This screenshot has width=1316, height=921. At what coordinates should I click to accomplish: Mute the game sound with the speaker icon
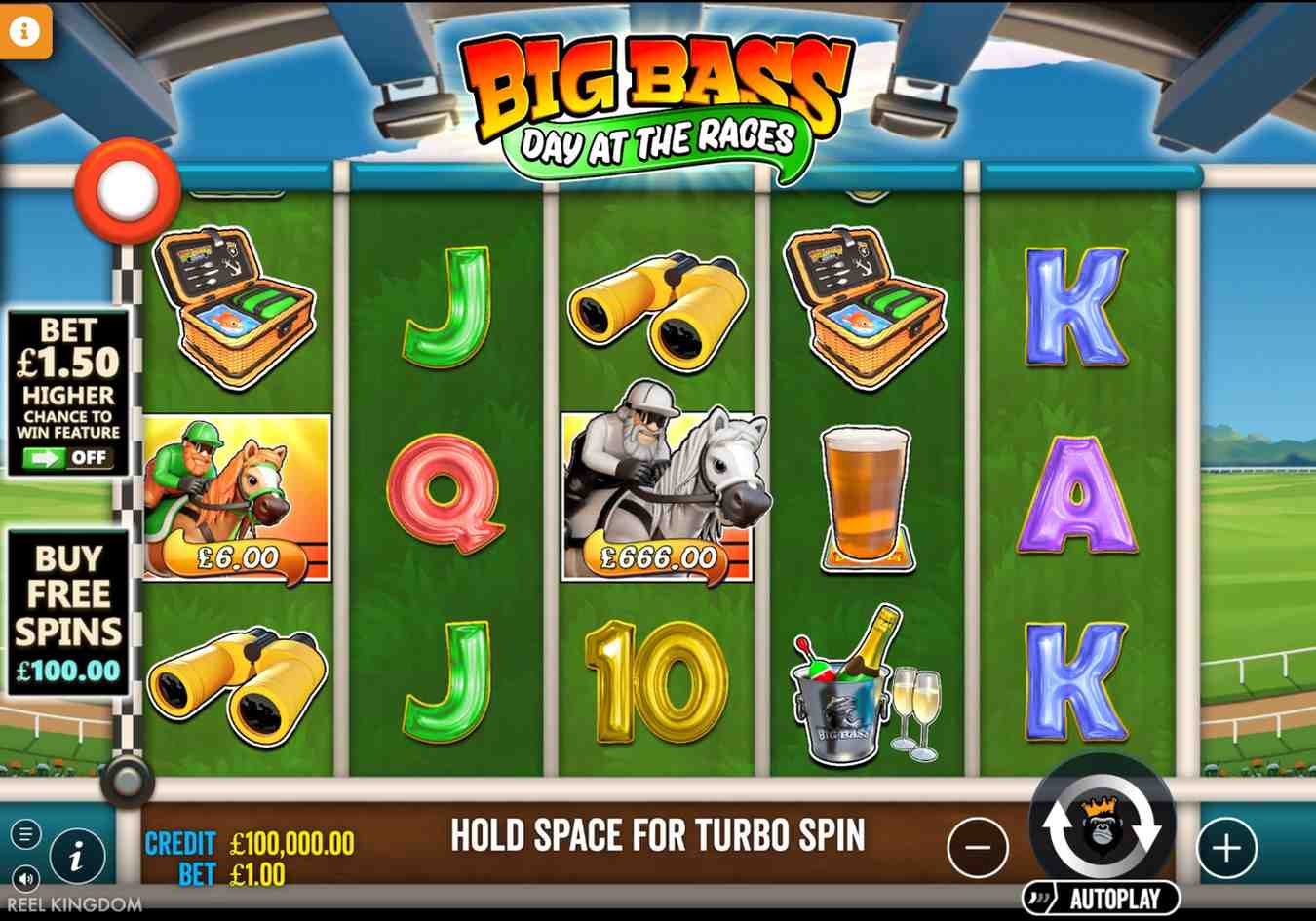(x=24, y=877)
